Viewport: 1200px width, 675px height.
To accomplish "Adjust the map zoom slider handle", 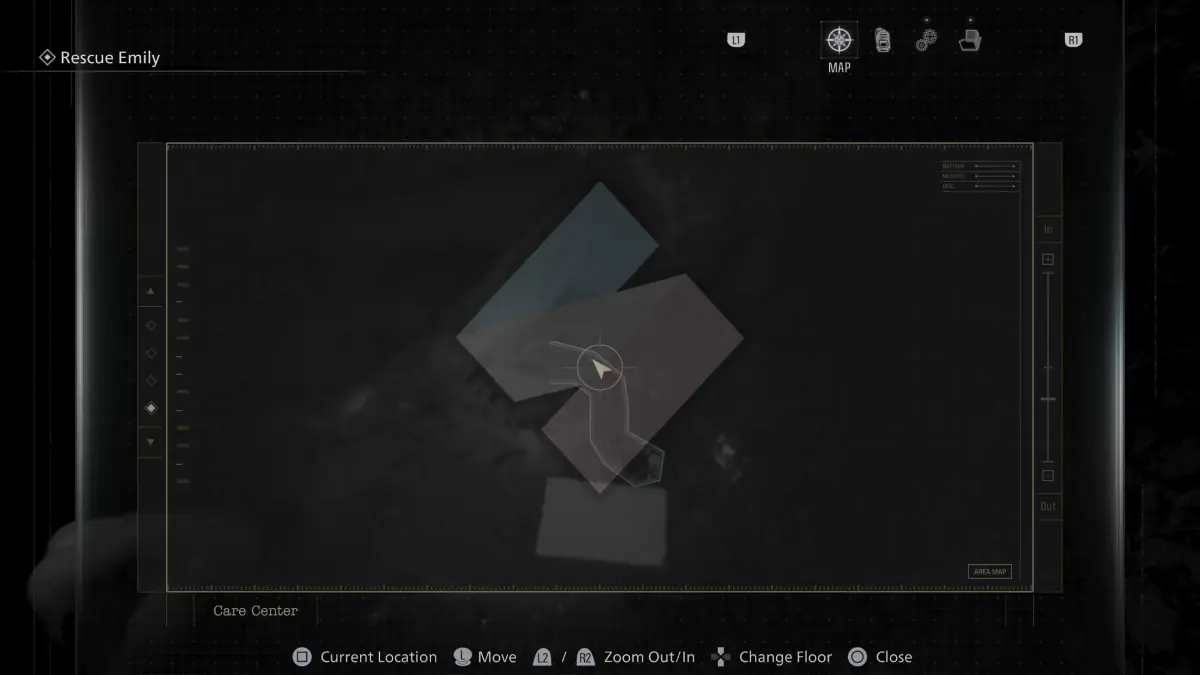I will 1048,399.
